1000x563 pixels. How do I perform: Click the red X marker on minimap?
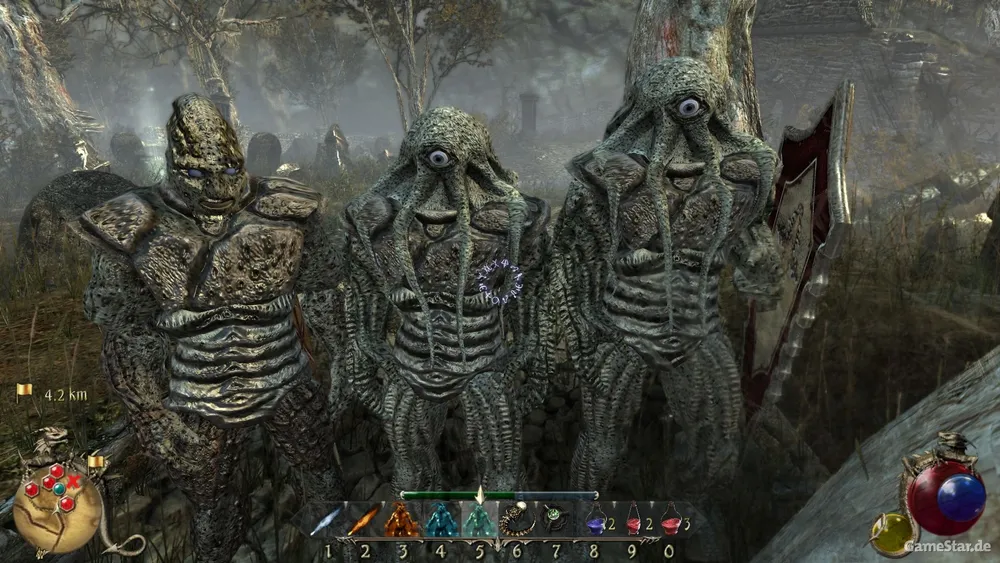73,480
